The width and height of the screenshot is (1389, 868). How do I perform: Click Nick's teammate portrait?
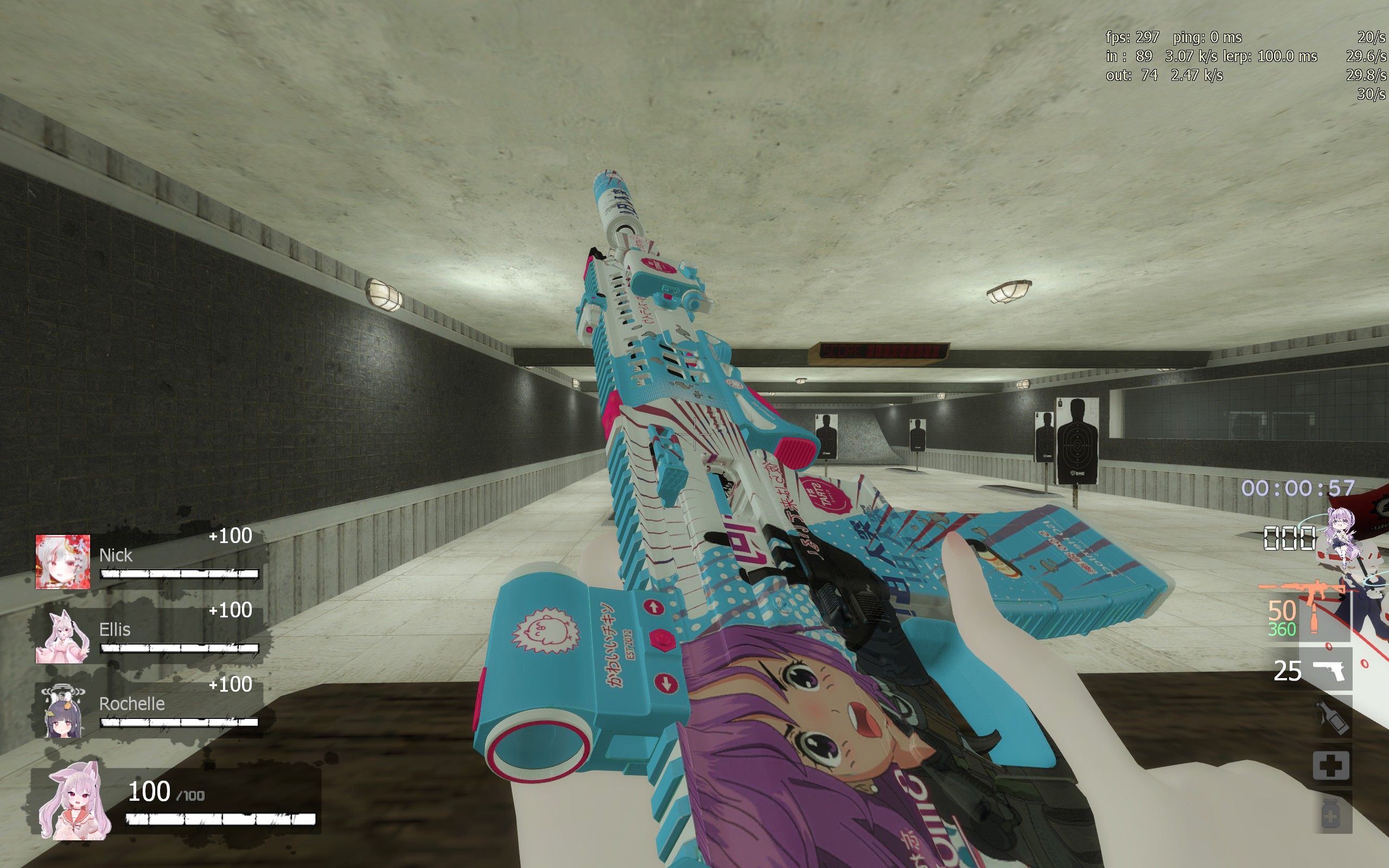[62, 562]
